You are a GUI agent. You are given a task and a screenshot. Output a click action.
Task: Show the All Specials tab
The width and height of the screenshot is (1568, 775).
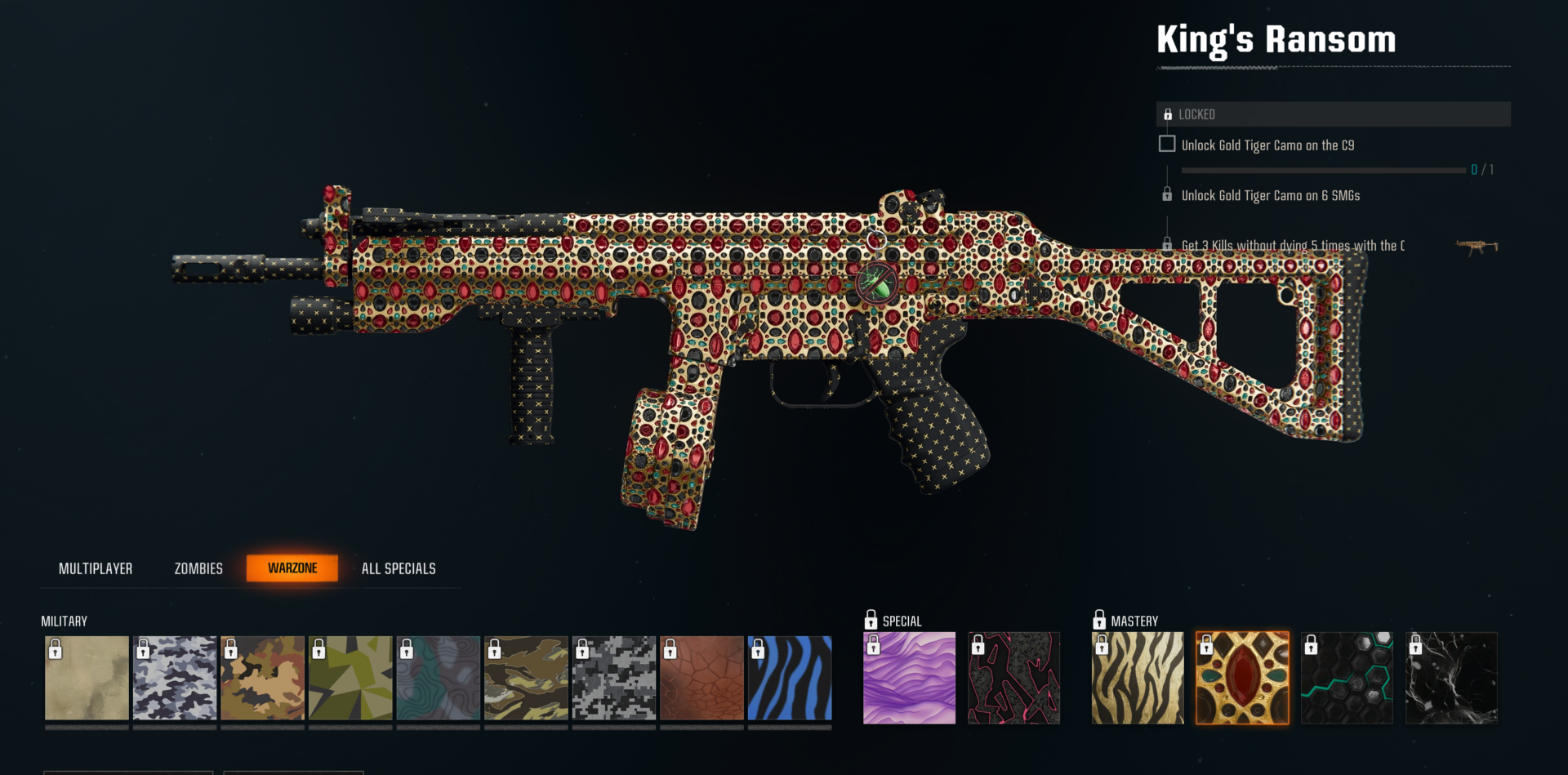[399, 568]
